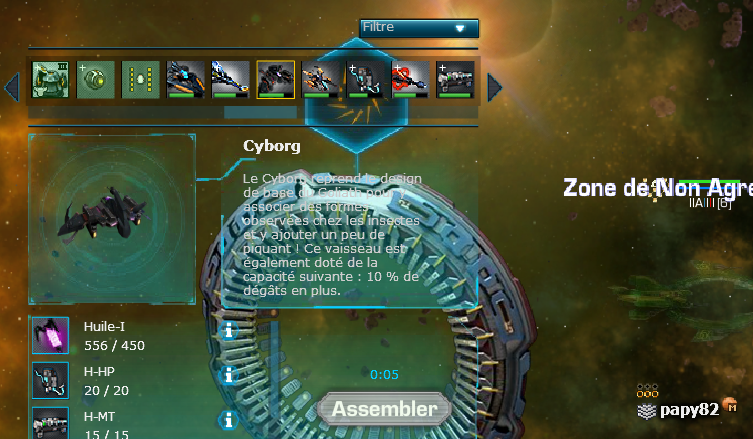Open the Filtre dropdown
The image size is (753, 439).
pyautogui.click(x=418, y=28)
